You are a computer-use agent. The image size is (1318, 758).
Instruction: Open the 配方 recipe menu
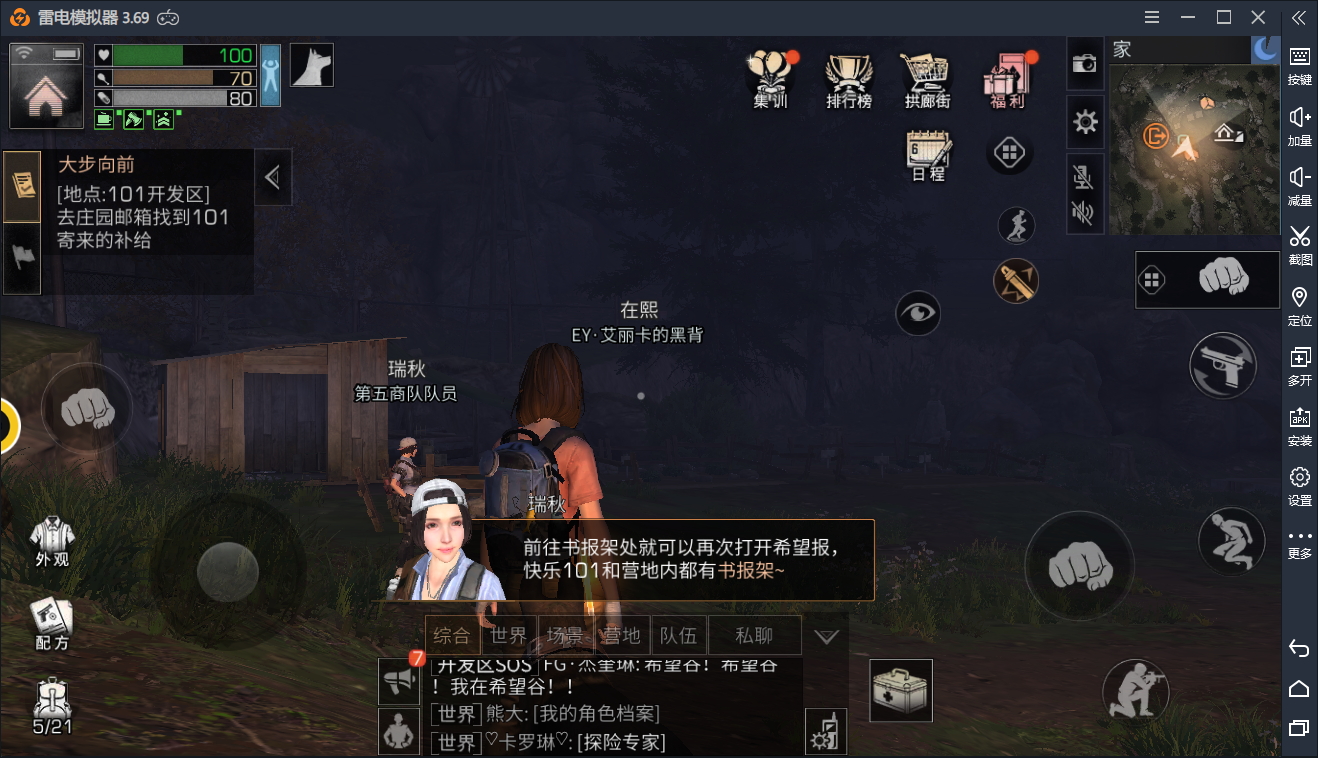coord(52,624)
